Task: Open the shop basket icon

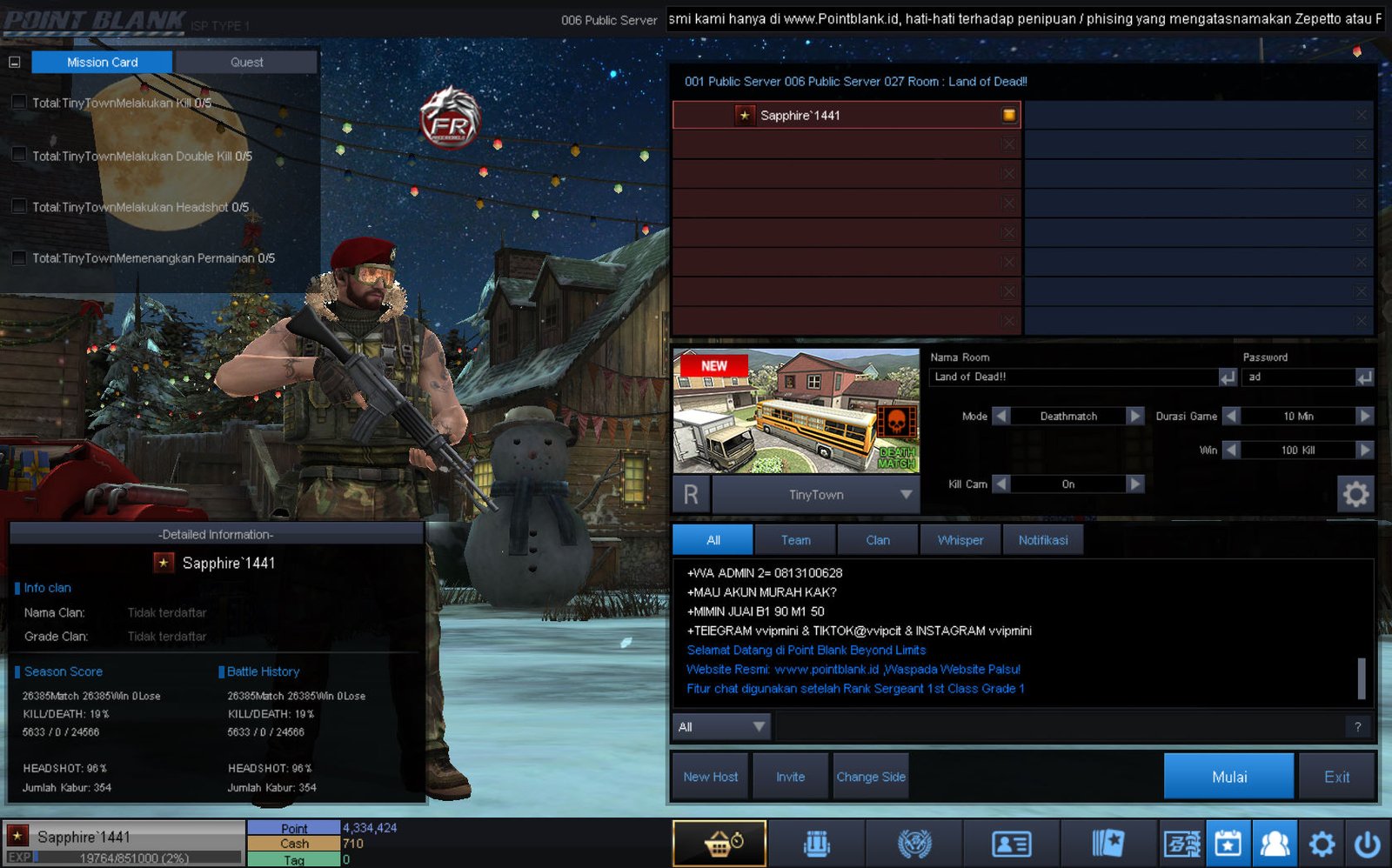Action: [719, 843]
